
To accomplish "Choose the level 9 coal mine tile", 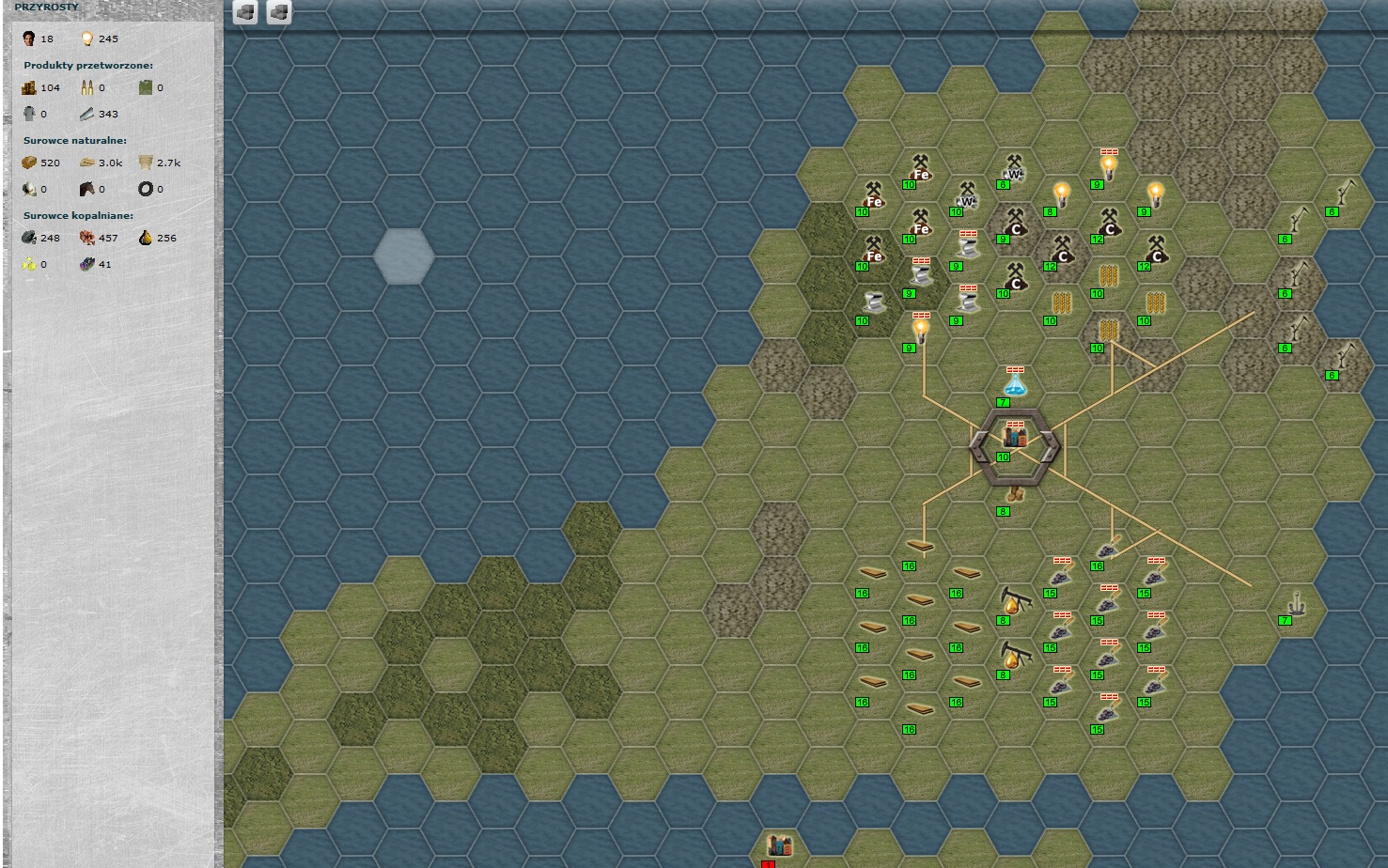I will [x=1014, y=223].
